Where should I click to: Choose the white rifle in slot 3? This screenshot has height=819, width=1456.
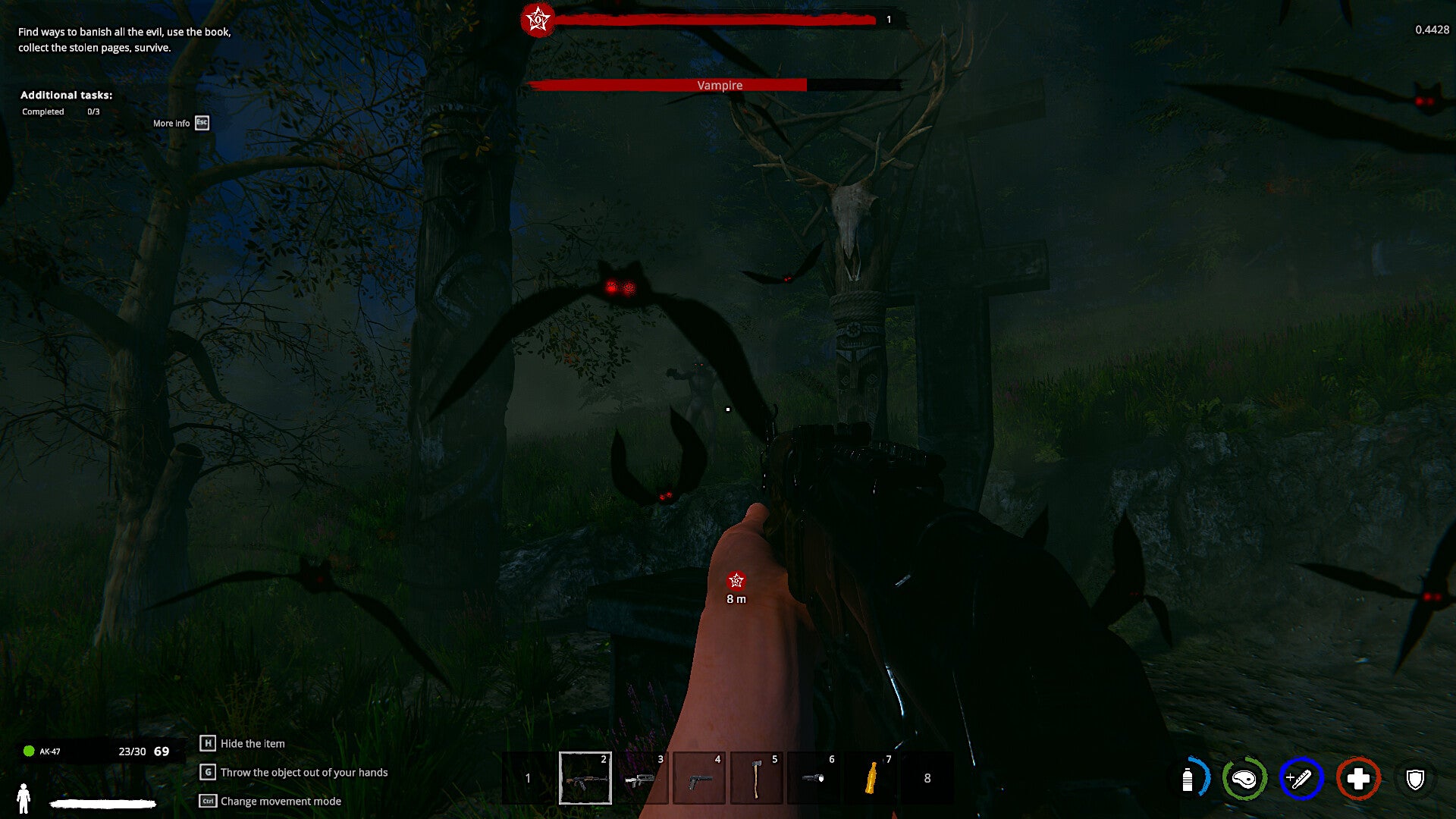(642, 778)
